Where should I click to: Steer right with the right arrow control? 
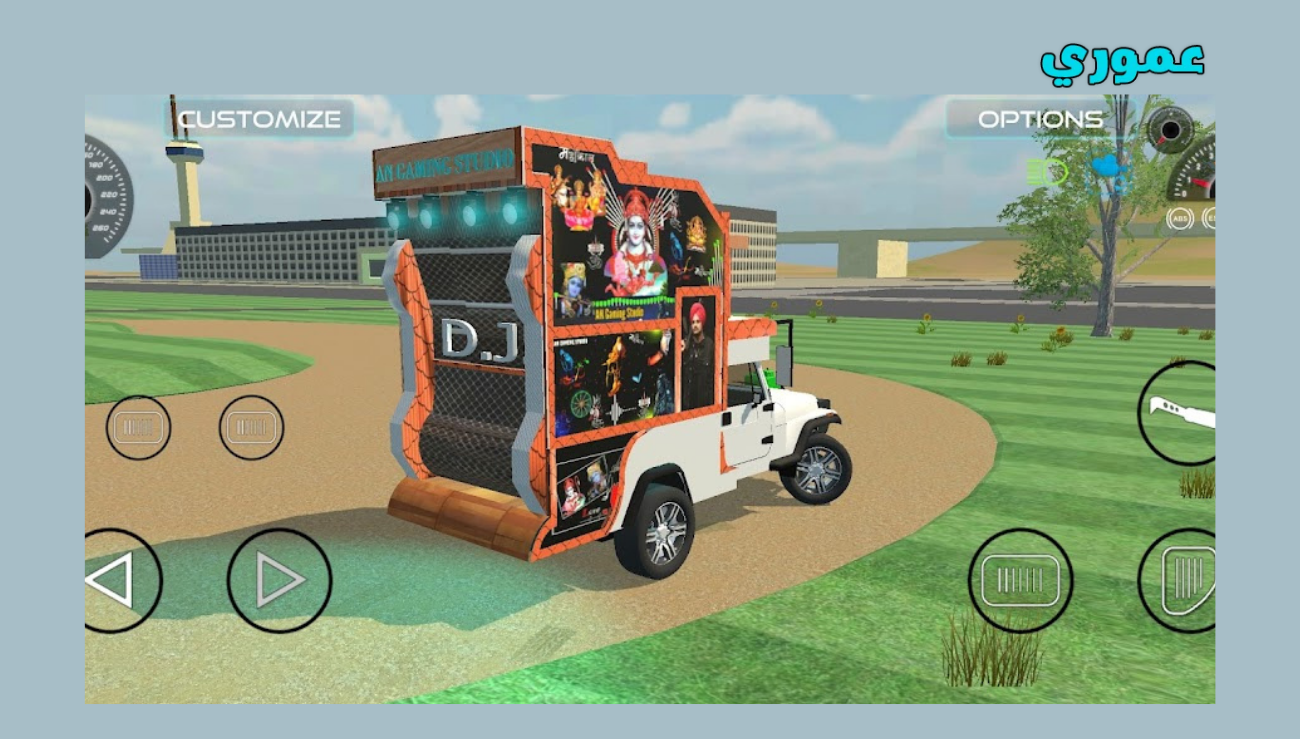(278, 578)
